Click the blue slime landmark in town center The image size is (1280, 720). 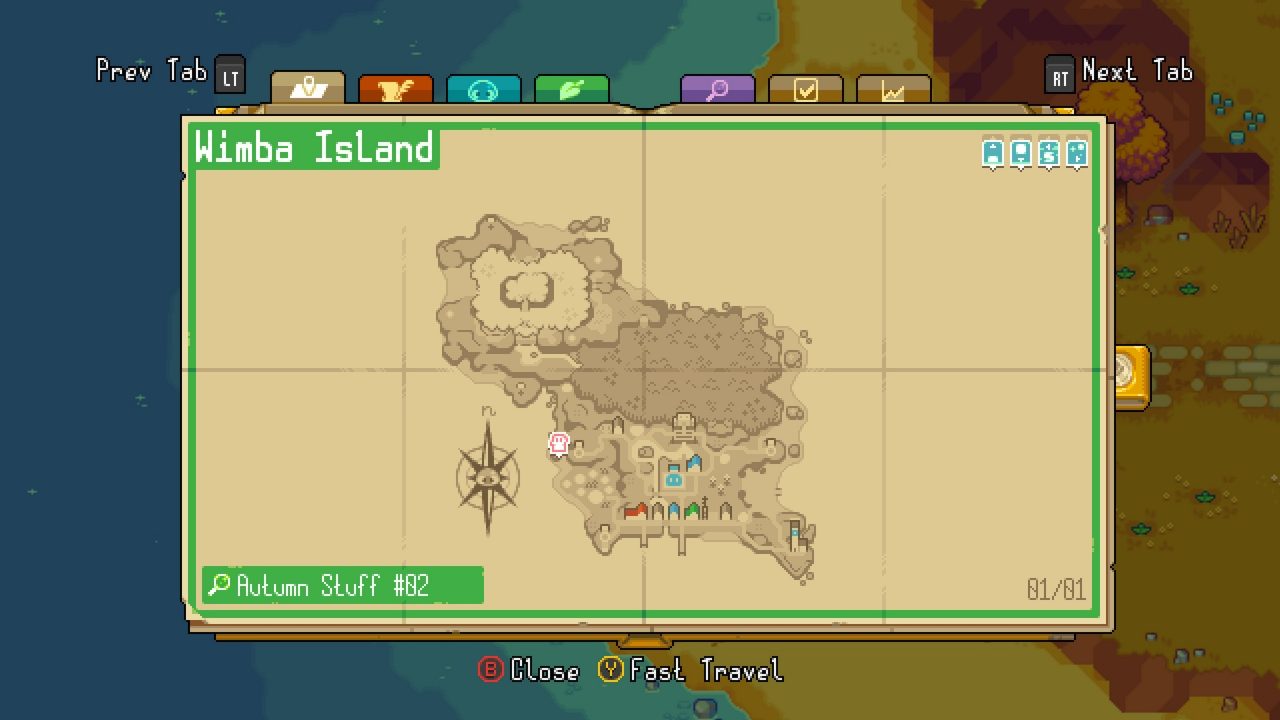[x=673, y=480]
